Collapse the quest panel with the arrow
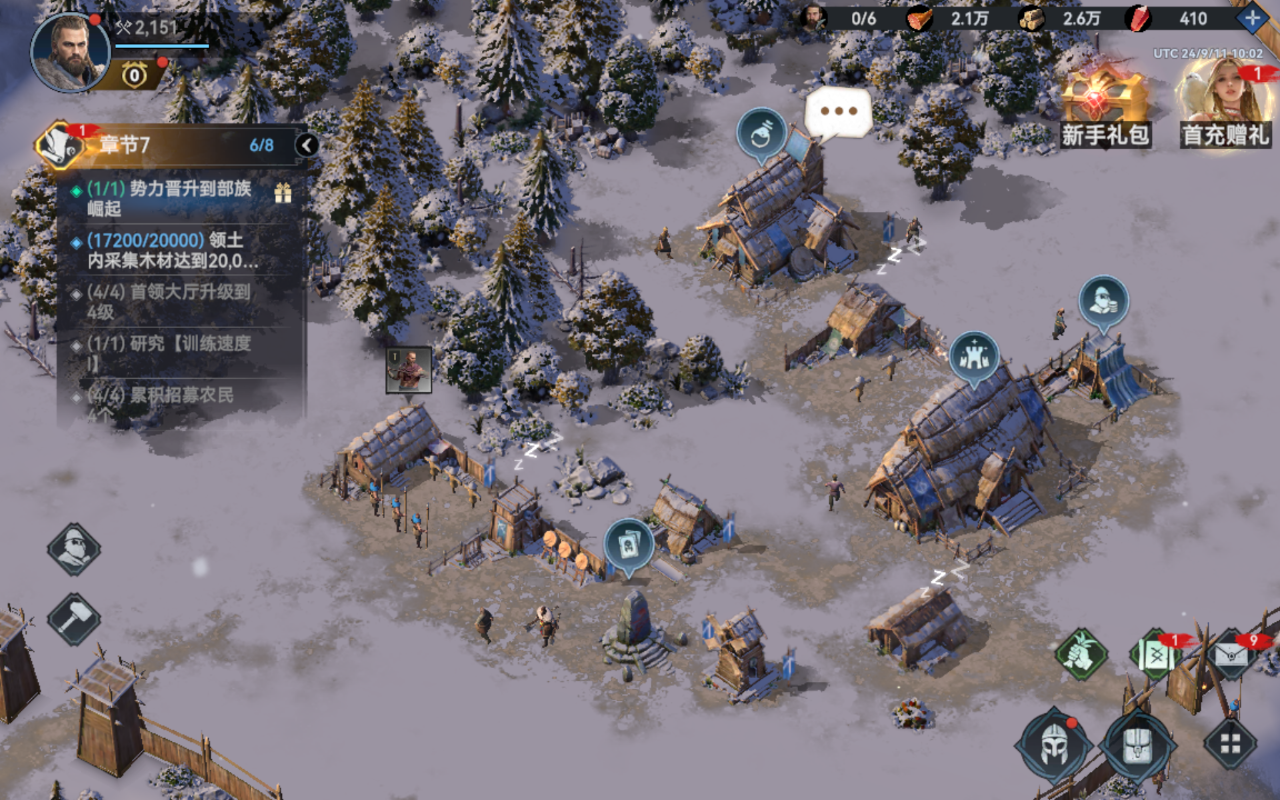 (307, 146)
